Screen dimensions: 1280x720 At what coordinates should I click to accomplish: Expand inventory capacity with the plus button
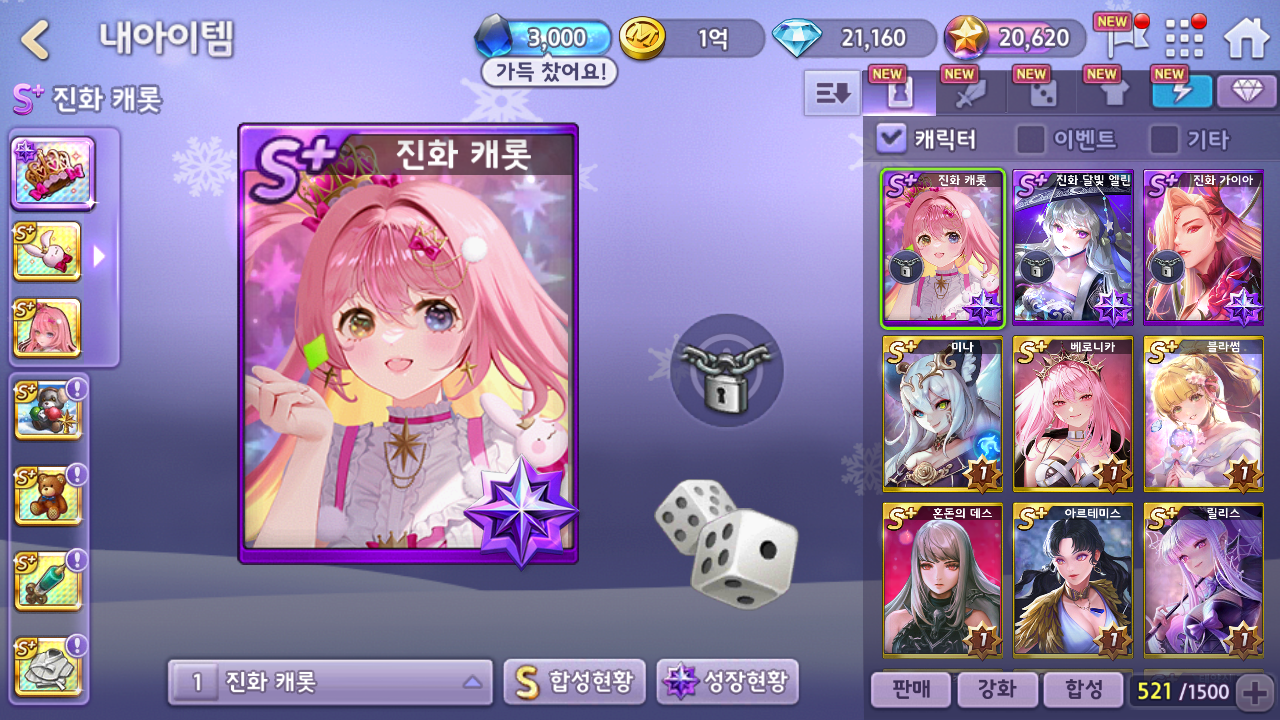coord(1254,690)
